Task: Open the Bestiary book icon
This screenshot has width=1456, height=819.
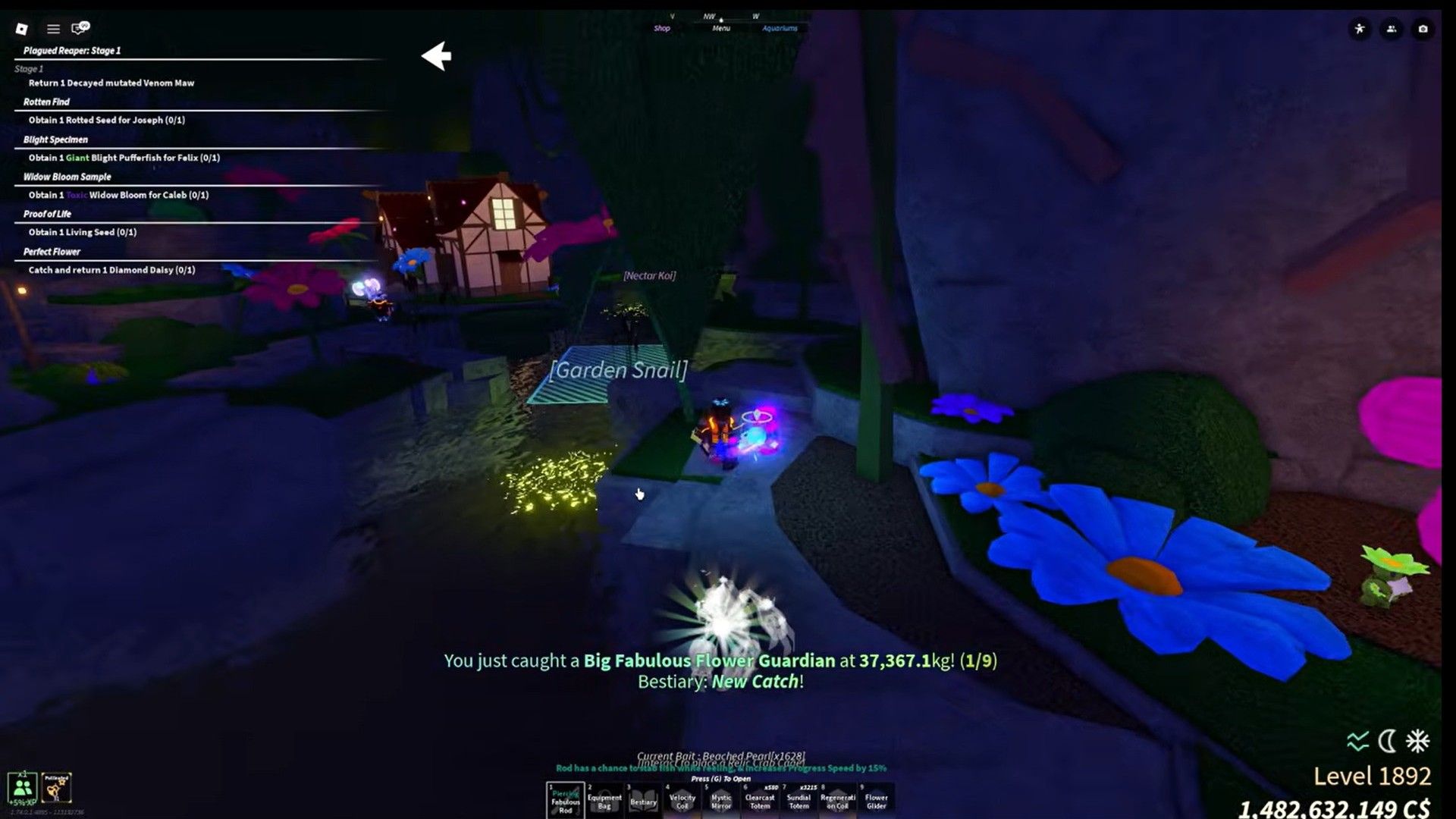Action: tap(643, 800)
